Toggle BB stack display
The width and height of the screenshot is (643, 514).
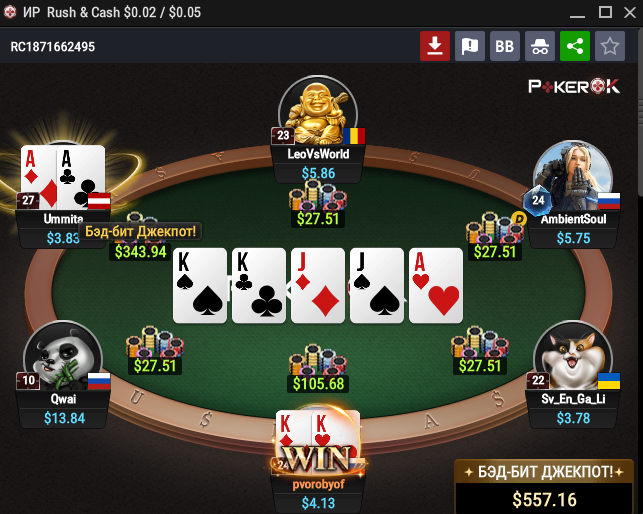505,46
